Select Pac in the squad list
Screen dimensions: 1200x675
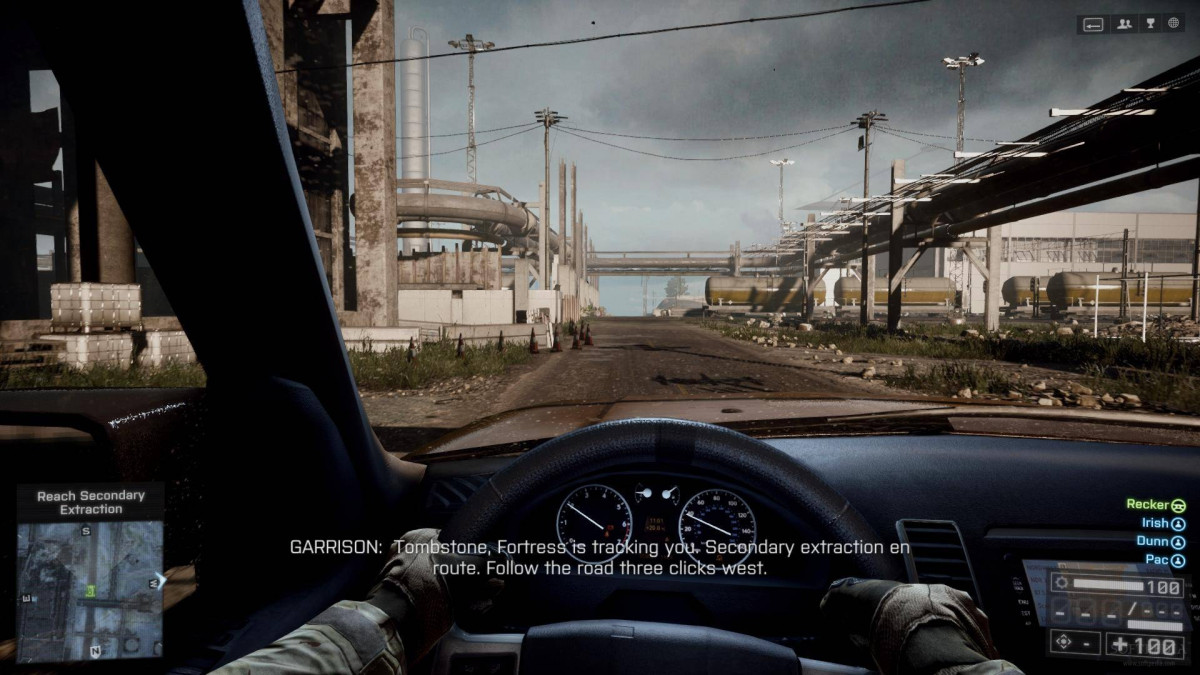point(1164,561)
